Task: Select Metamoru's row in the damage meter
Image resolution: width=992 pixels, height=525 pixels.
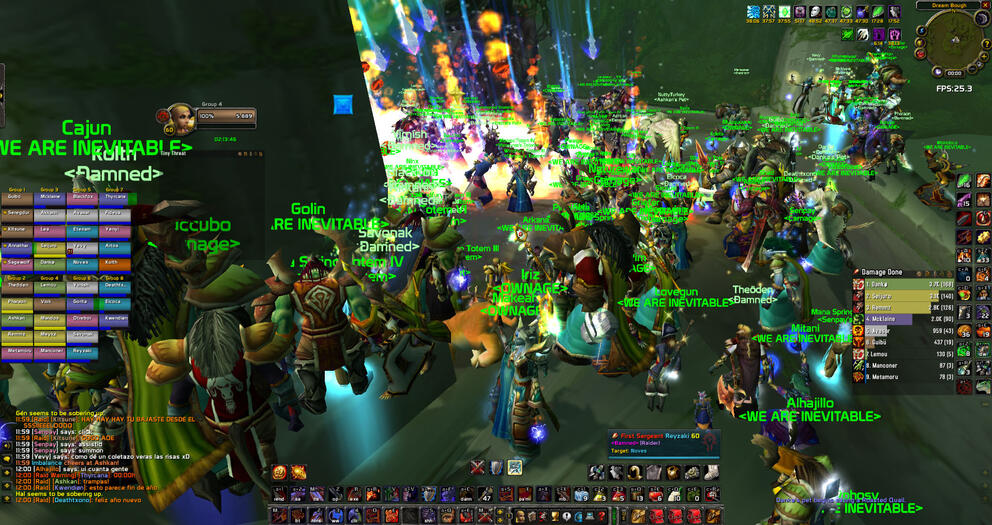Action: tap(899, 376)
